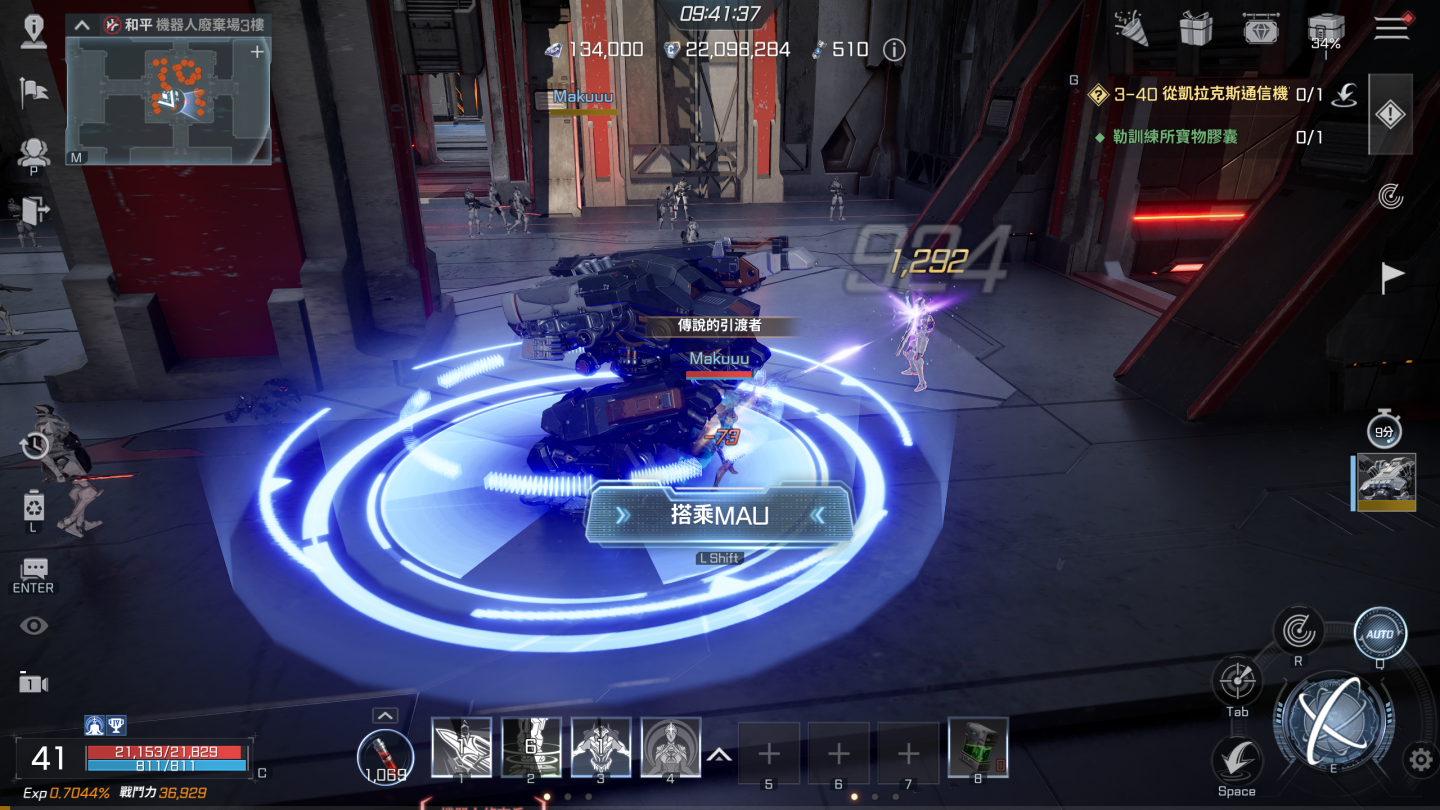This screenshot has width=1440, height=810.
Task: Toggle AUTO combat mode
Action: point(1380,634)
